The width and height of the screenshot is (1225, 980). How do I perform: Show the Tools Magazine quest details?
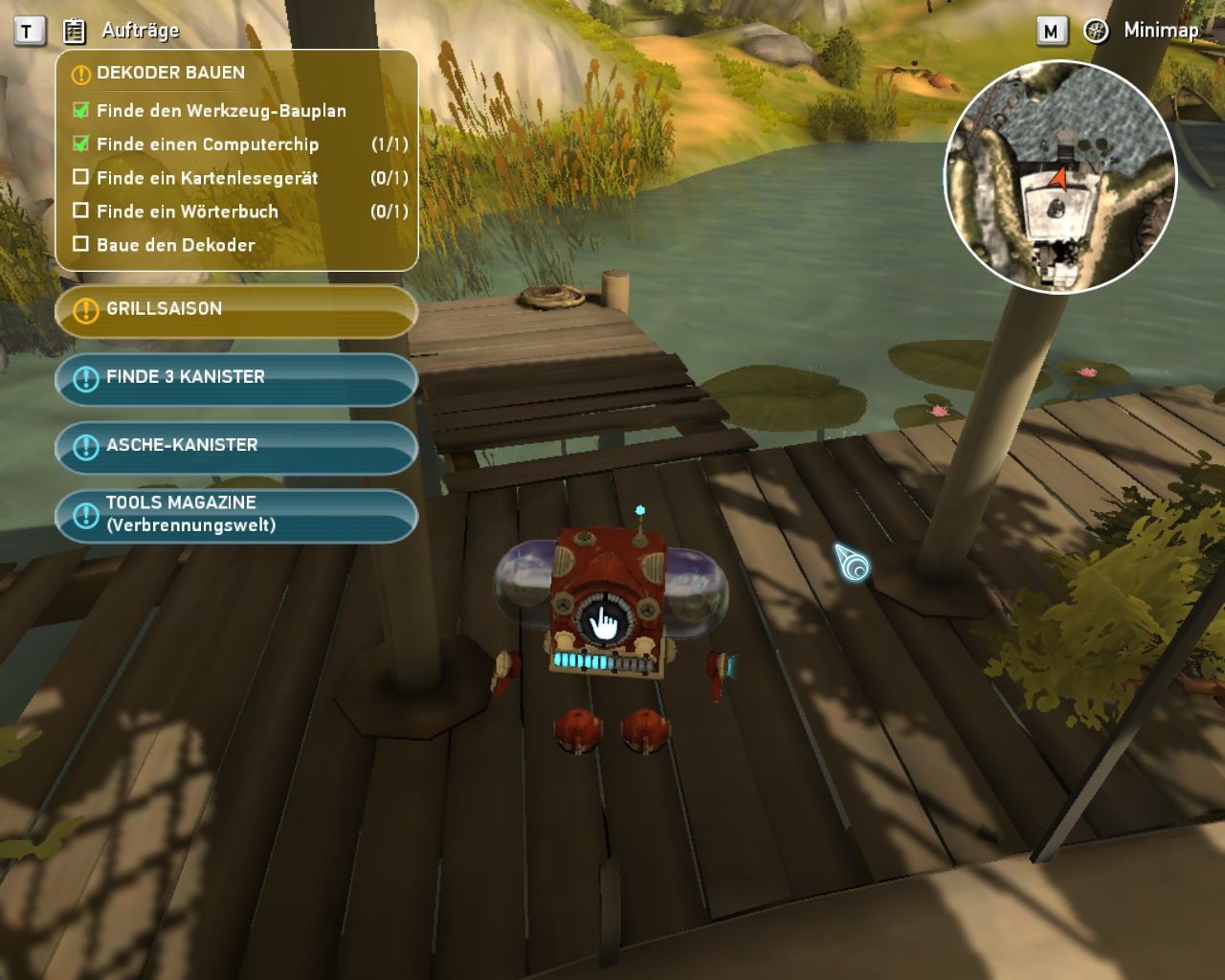(x=235, y=515)
